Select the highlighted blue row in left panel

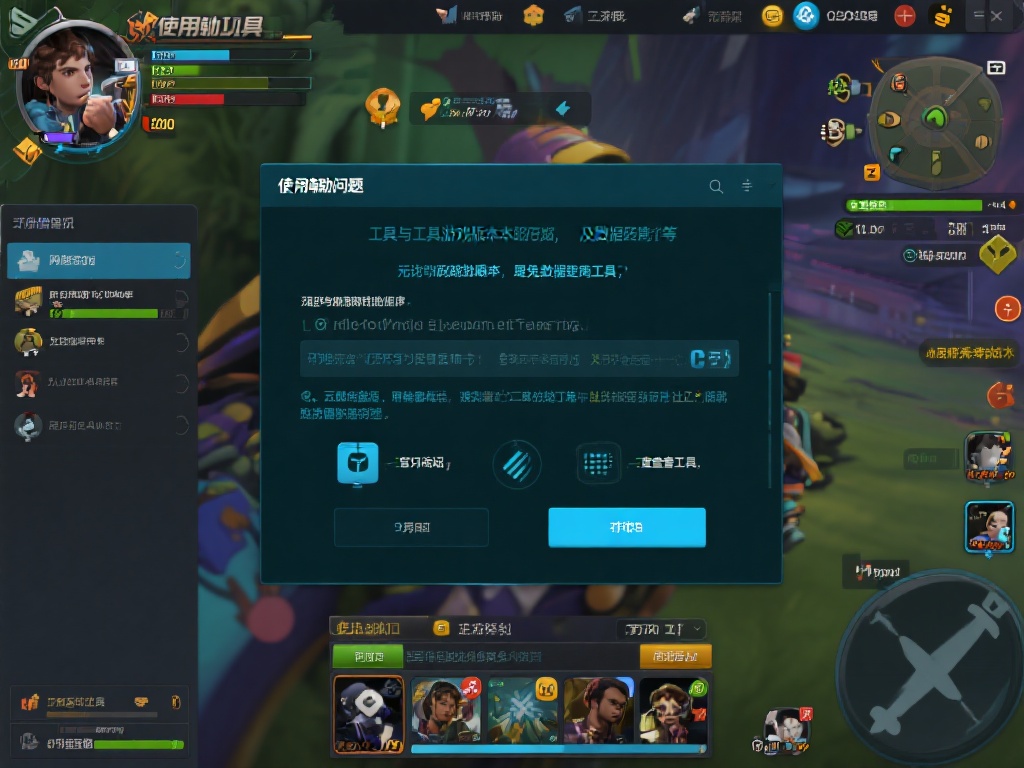pos(98,260)
